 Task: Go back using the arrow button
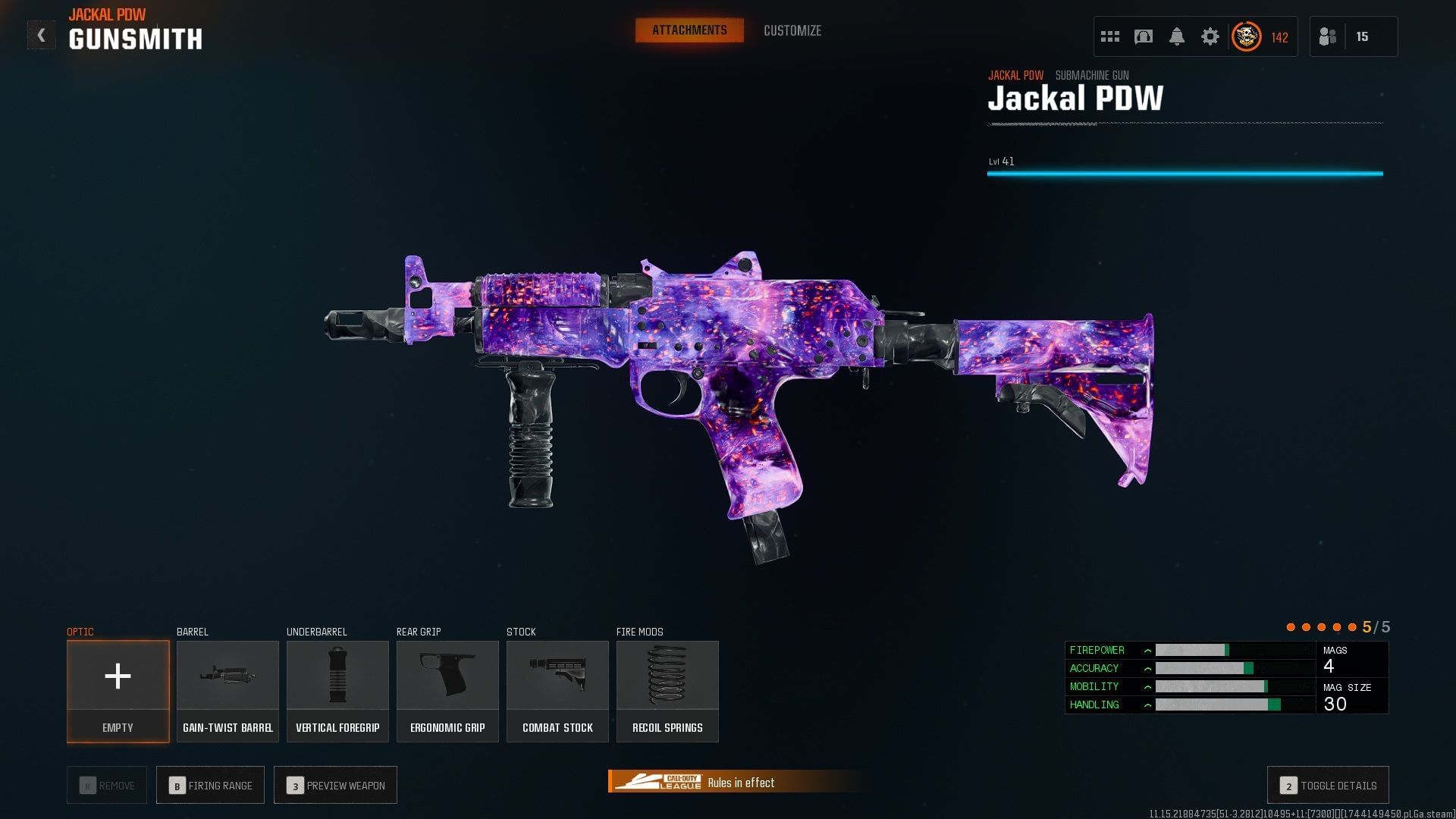point(41,35)
